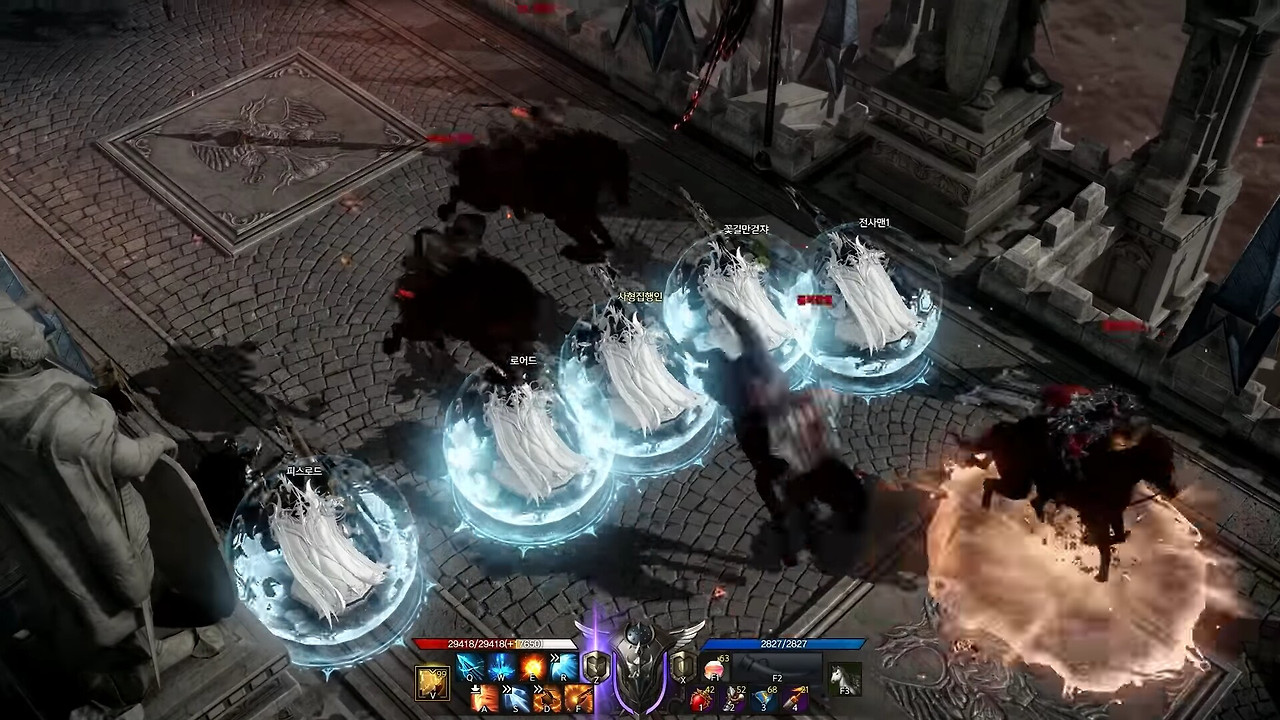
Task: Summon the white horse mount
Action: (845, 679)
